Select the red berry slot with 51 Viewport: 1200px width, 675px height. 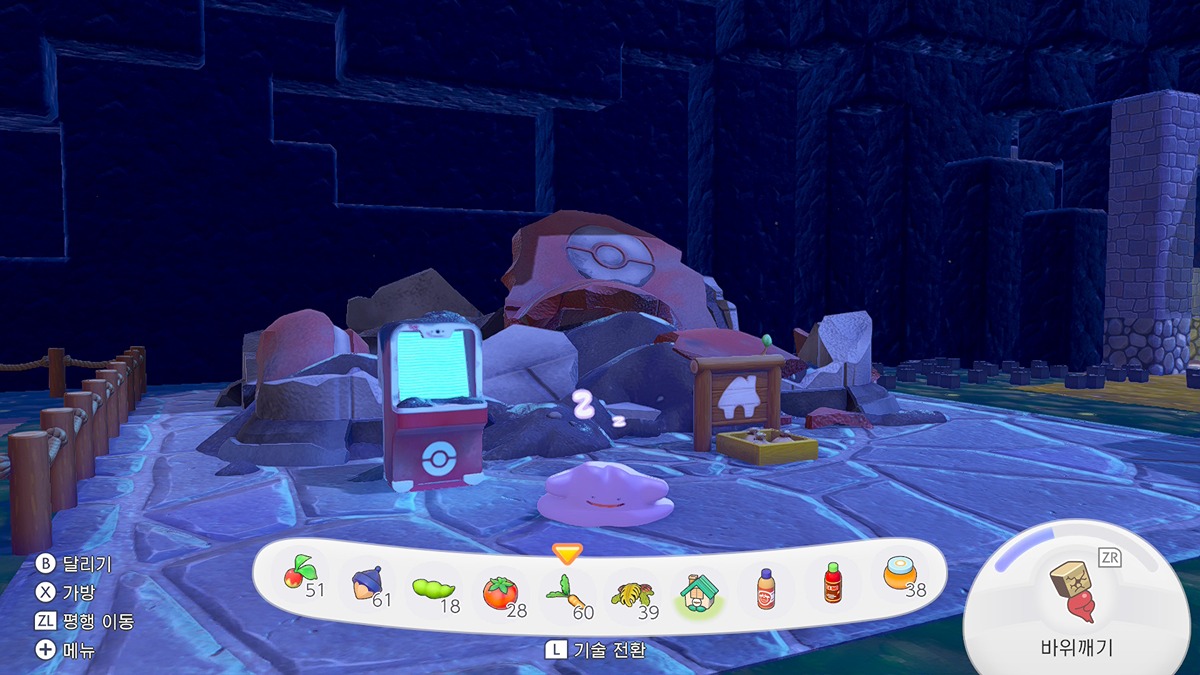pyautogui.click(x=297, y=575)
